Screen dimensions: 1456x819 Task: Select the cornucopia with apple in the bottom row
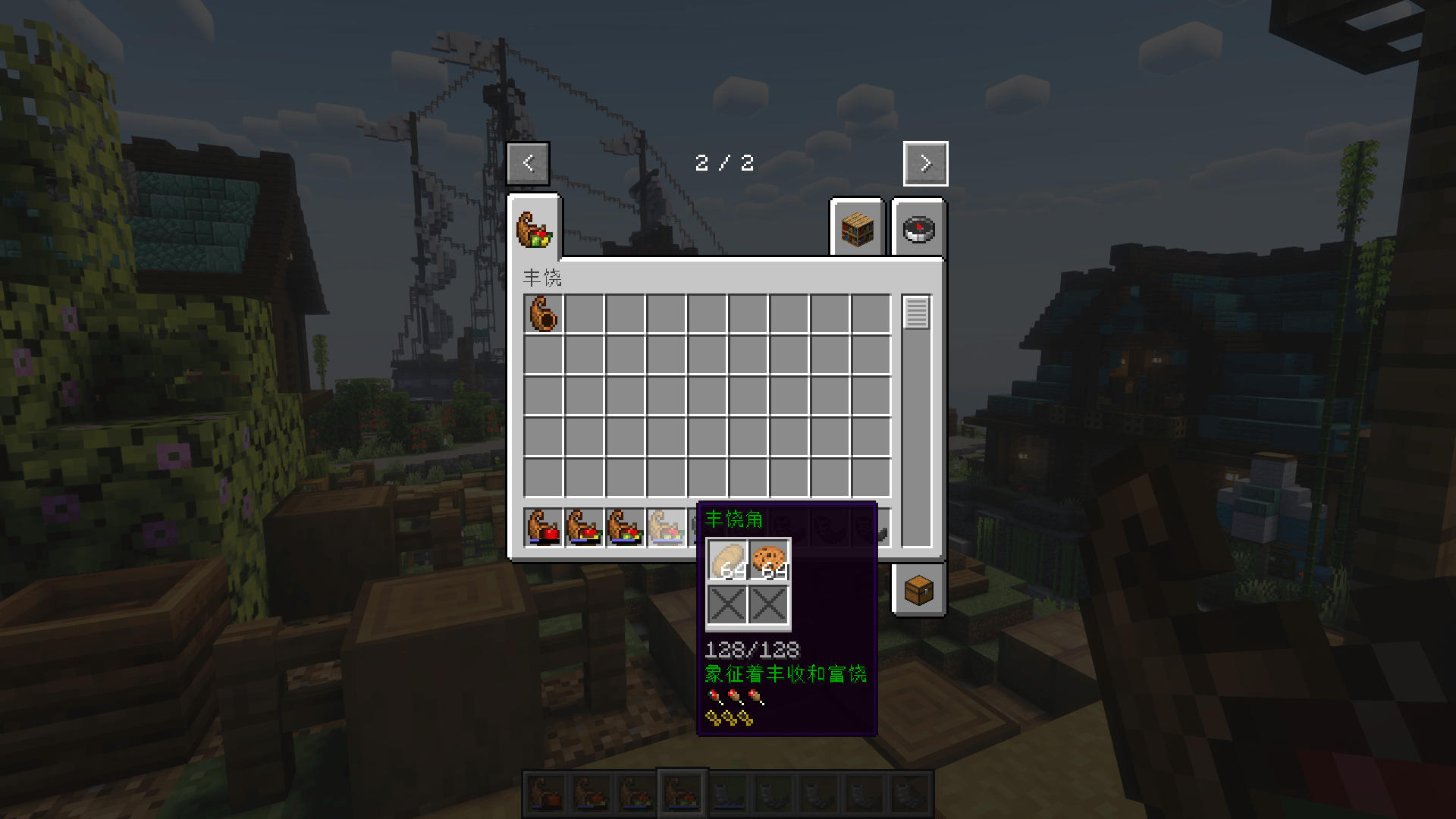click(x=541, y=525)
